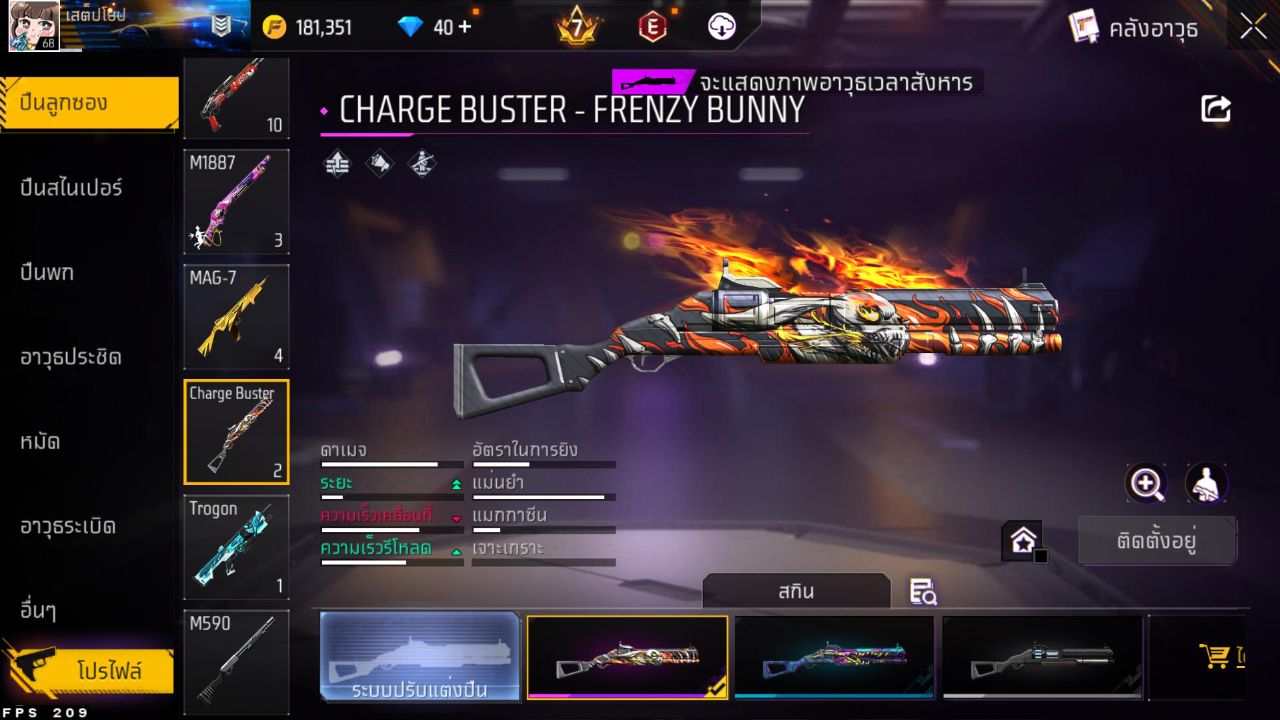Click the ติดตั้งอยู่ equipped button

pyautogui.click(x=1158, y=540)
